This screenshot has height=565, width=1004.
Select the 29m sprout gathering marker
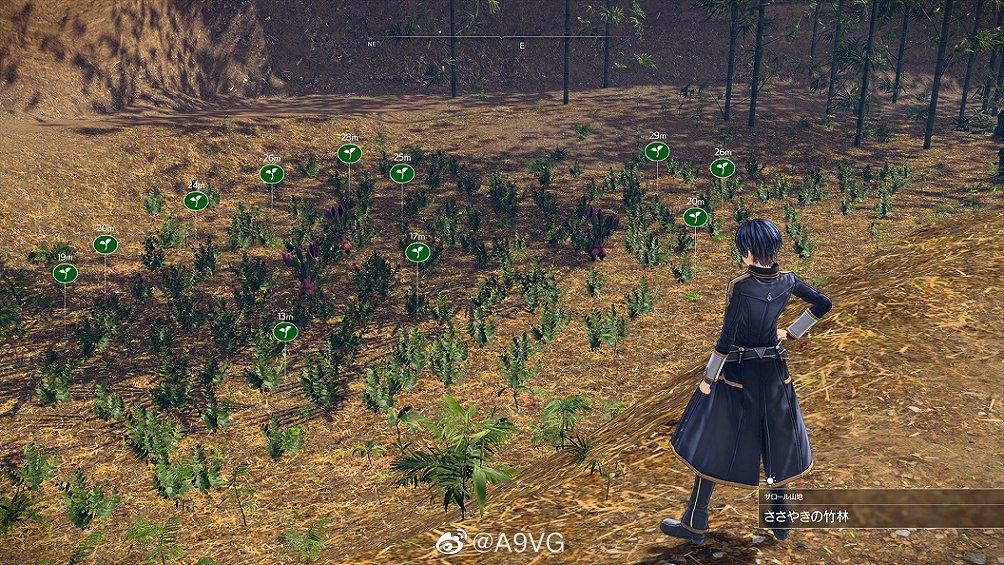coord(656,151)
